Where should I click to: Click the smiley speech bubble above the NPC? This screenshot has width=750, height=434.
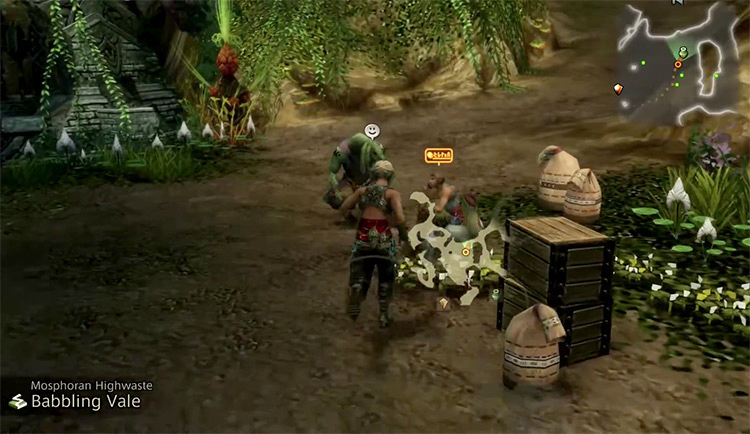372,130
